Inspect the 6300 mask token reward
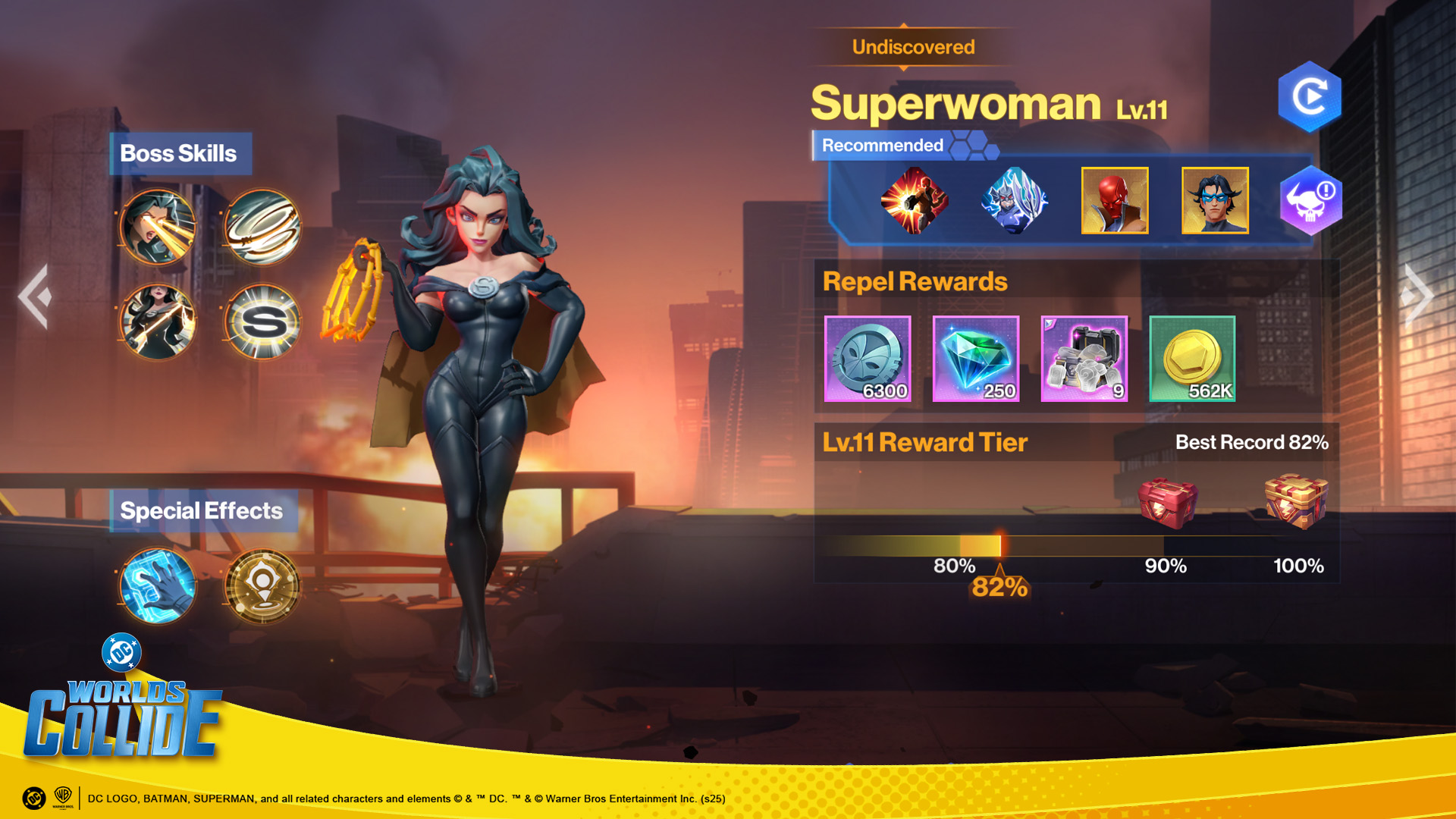The width and height of the screenshot is (1456, 819). coord(868,359)
